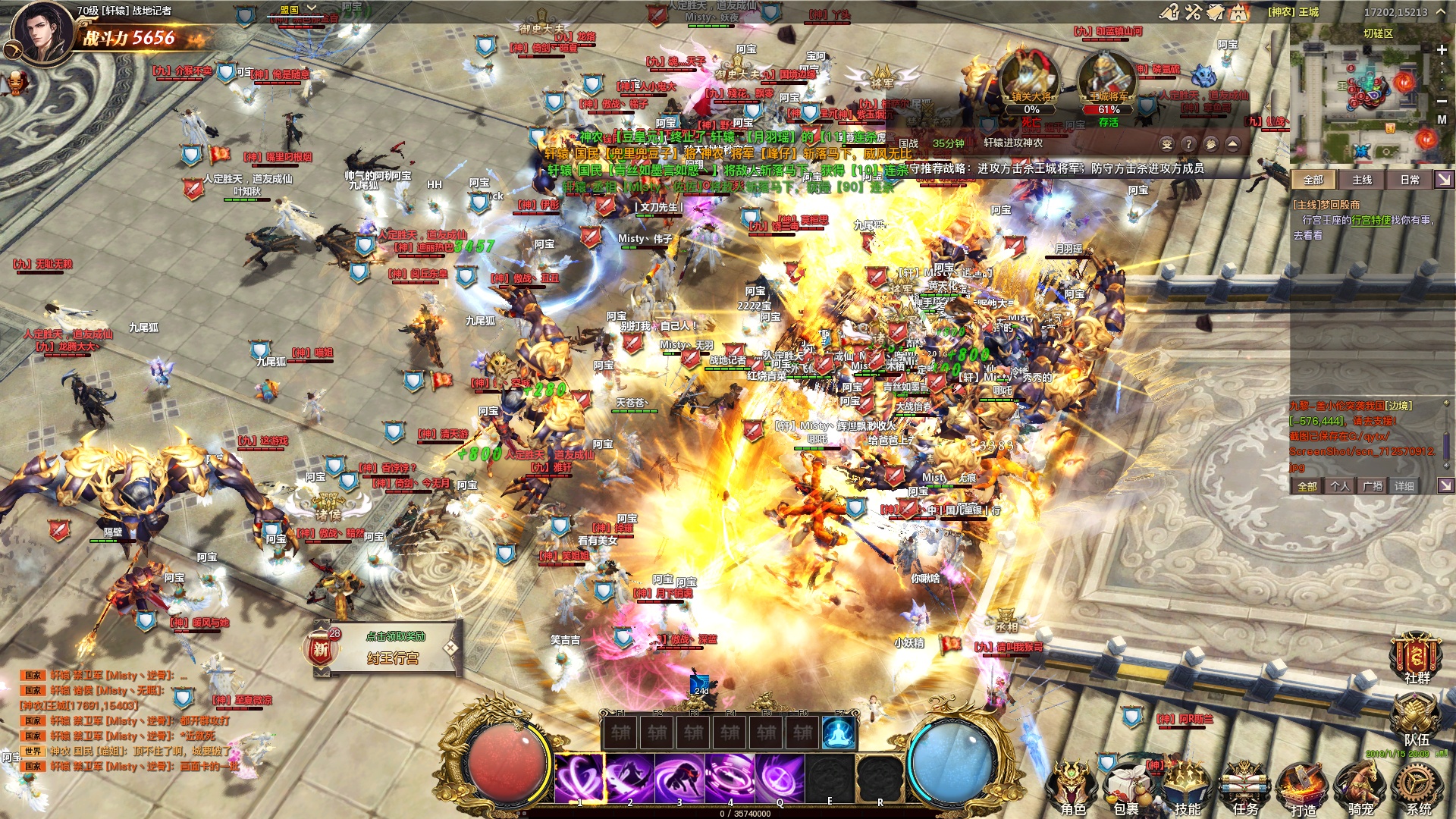
Task: Open the 打造 forging menu
Action: (1303, 789)
